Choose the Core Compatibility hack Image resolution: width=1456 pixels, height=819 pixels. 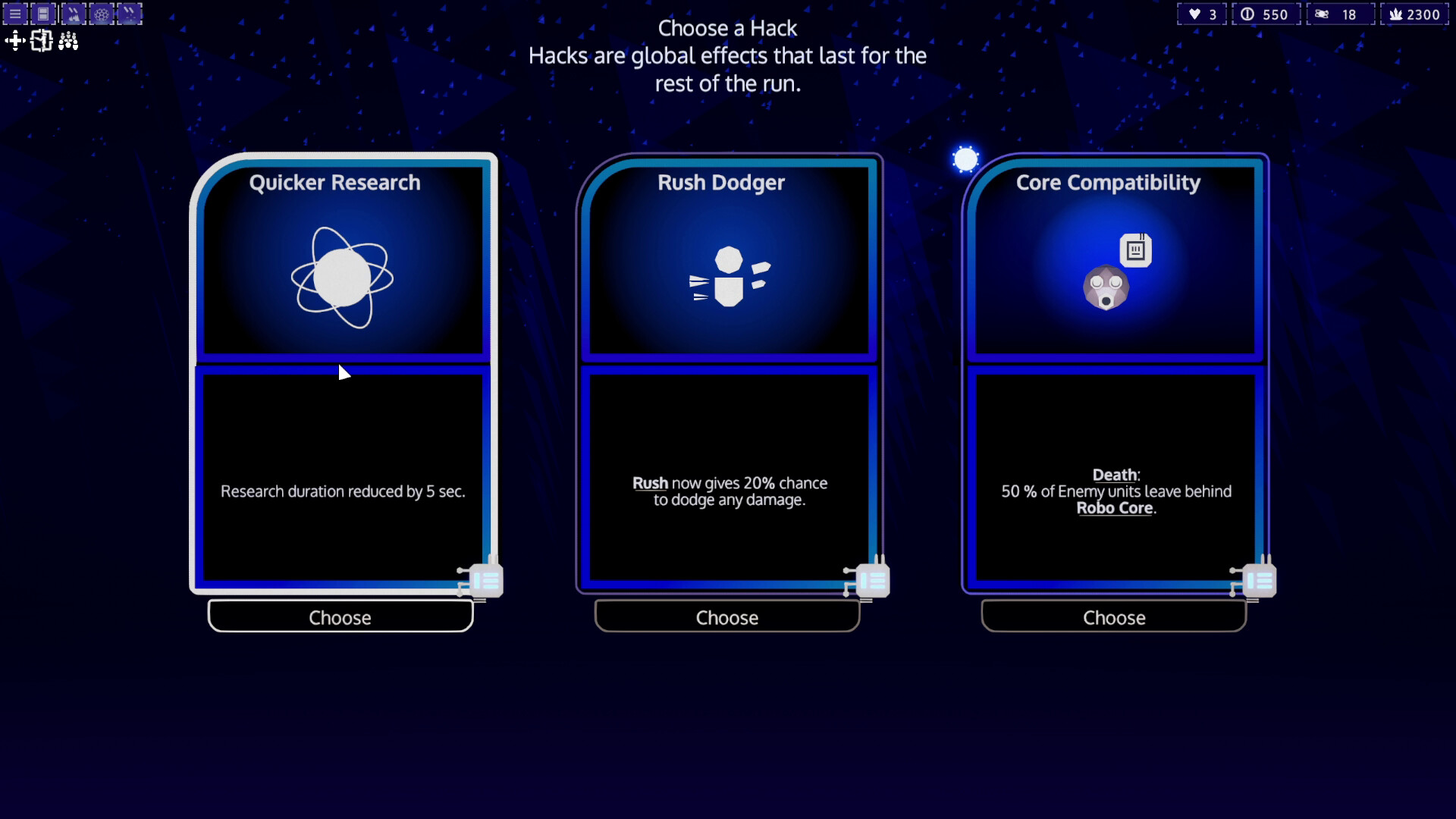point(1113,617)
